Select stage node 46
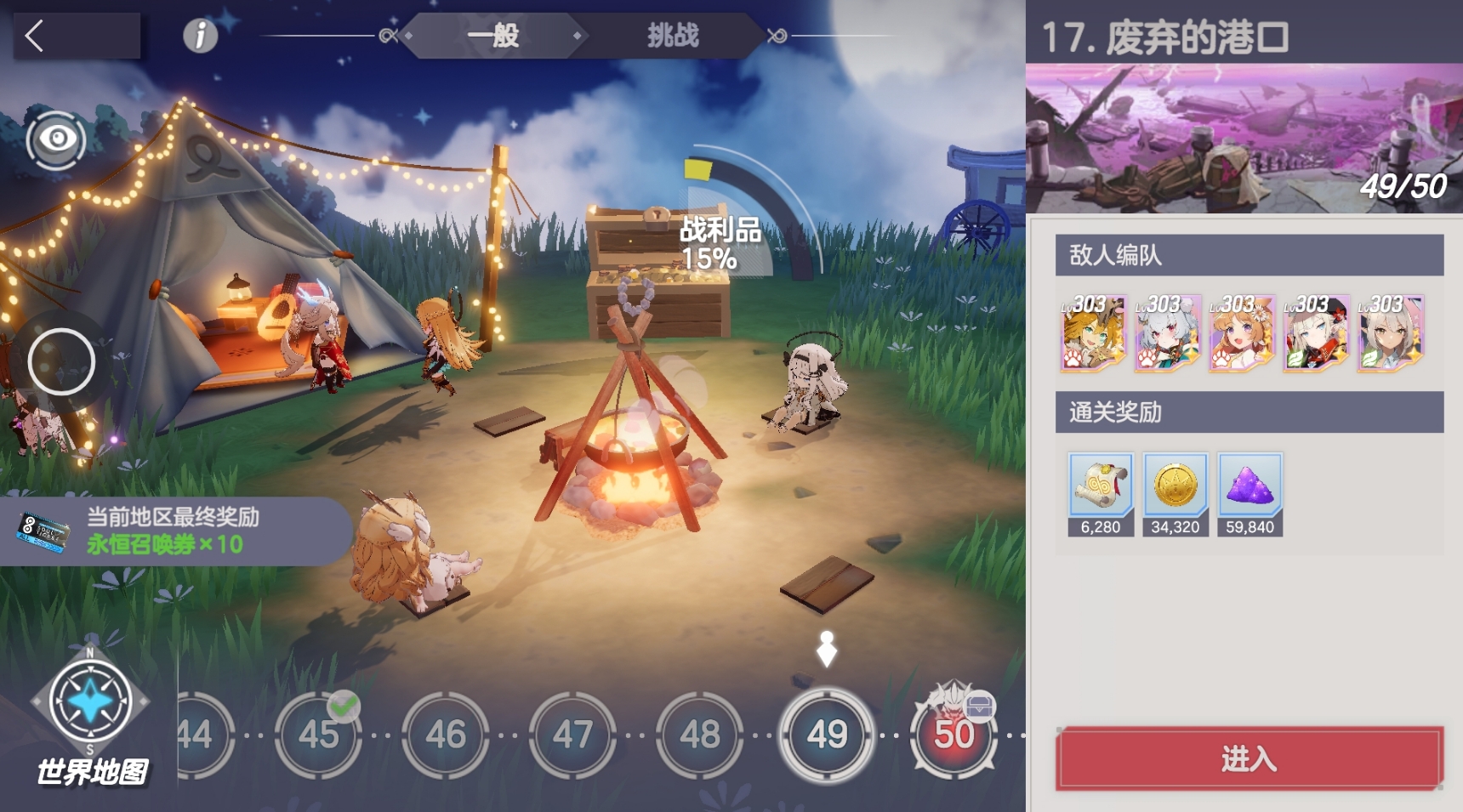Image resolution: width=1463 pixels, height=812 pixels. pos(445,733)
